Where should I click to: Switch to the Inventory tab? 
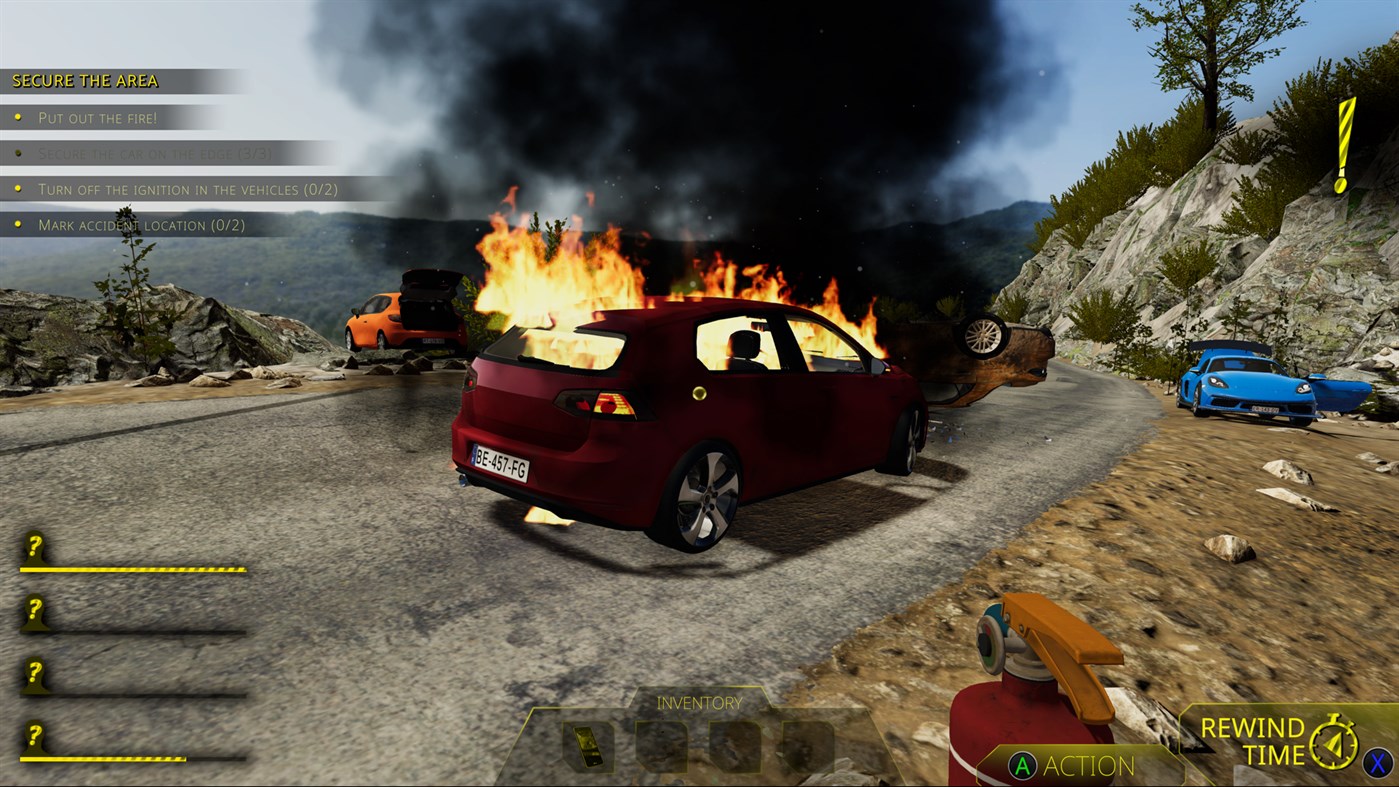tap(699, 703)
